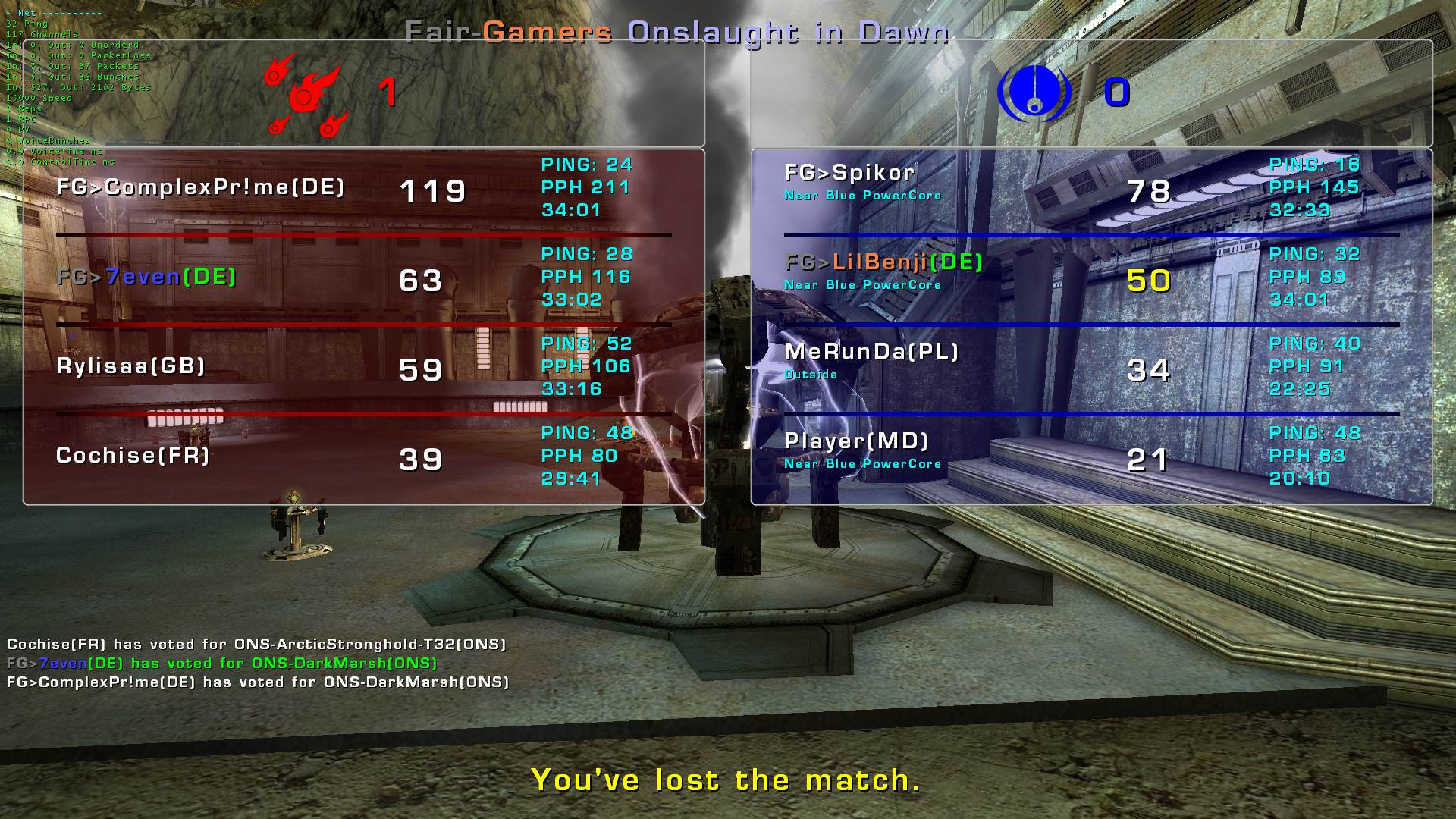Choose player Rylisaa(GB) on the scoreboard
Screen dimensions: 1456x819
pyautogui.click(x=130, y=366)
